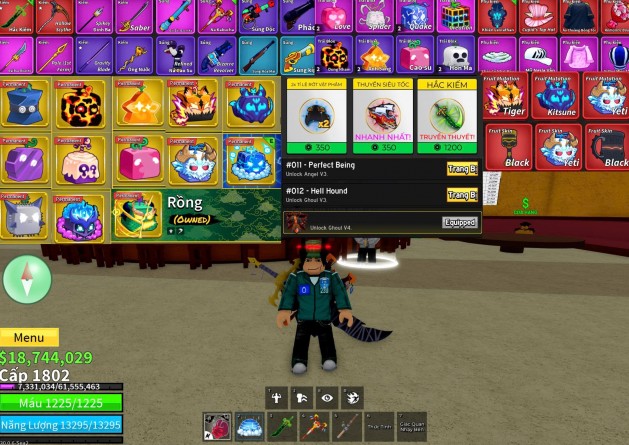The width and height of the screenshot is (629, 445).
Task: Select the red fruit hotbar slot
Action: tap(217, 427)
